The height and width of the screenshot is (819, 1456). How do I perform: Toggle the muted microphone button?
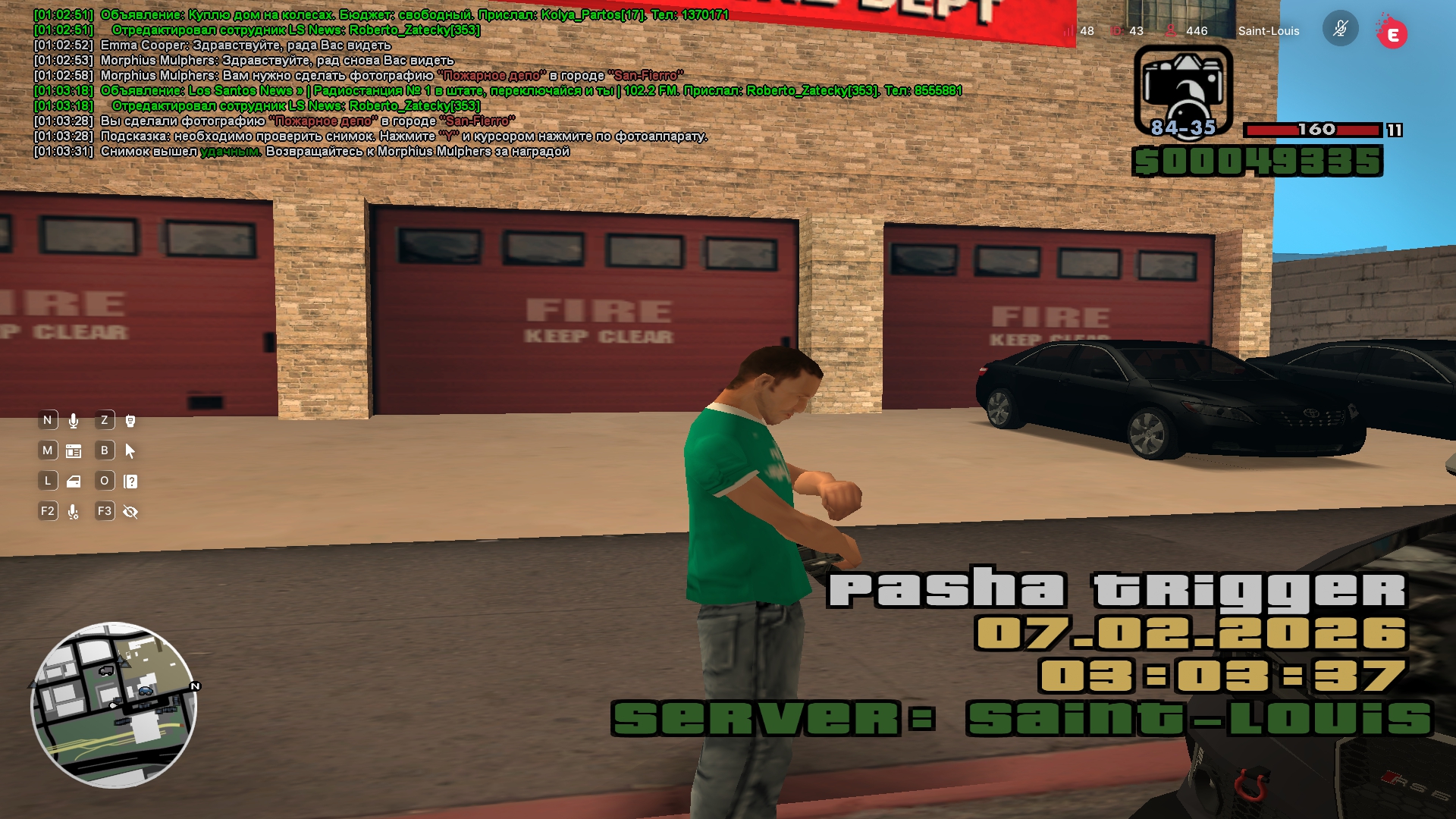1340,30
